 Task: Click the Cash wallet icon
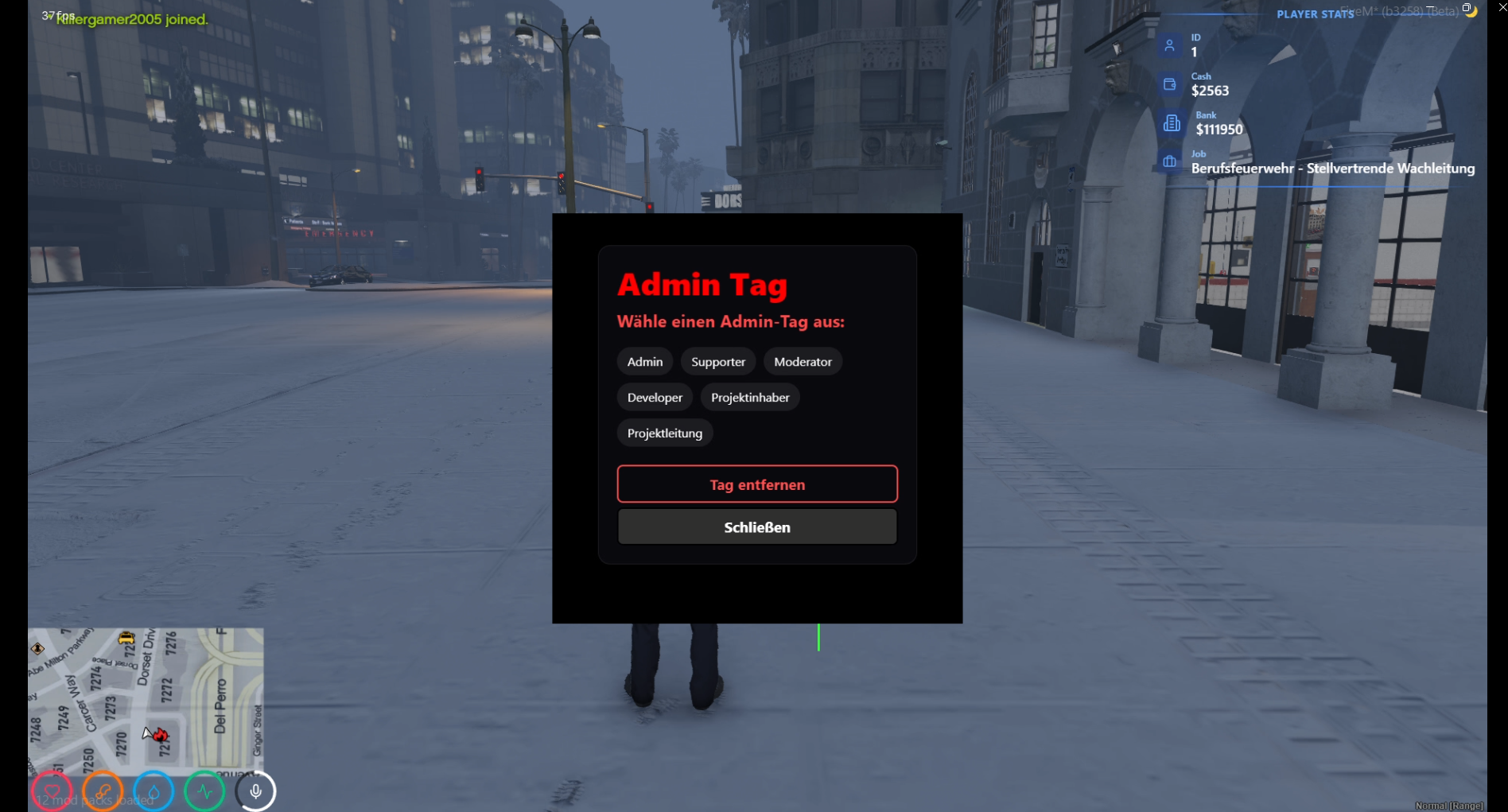1169,84
